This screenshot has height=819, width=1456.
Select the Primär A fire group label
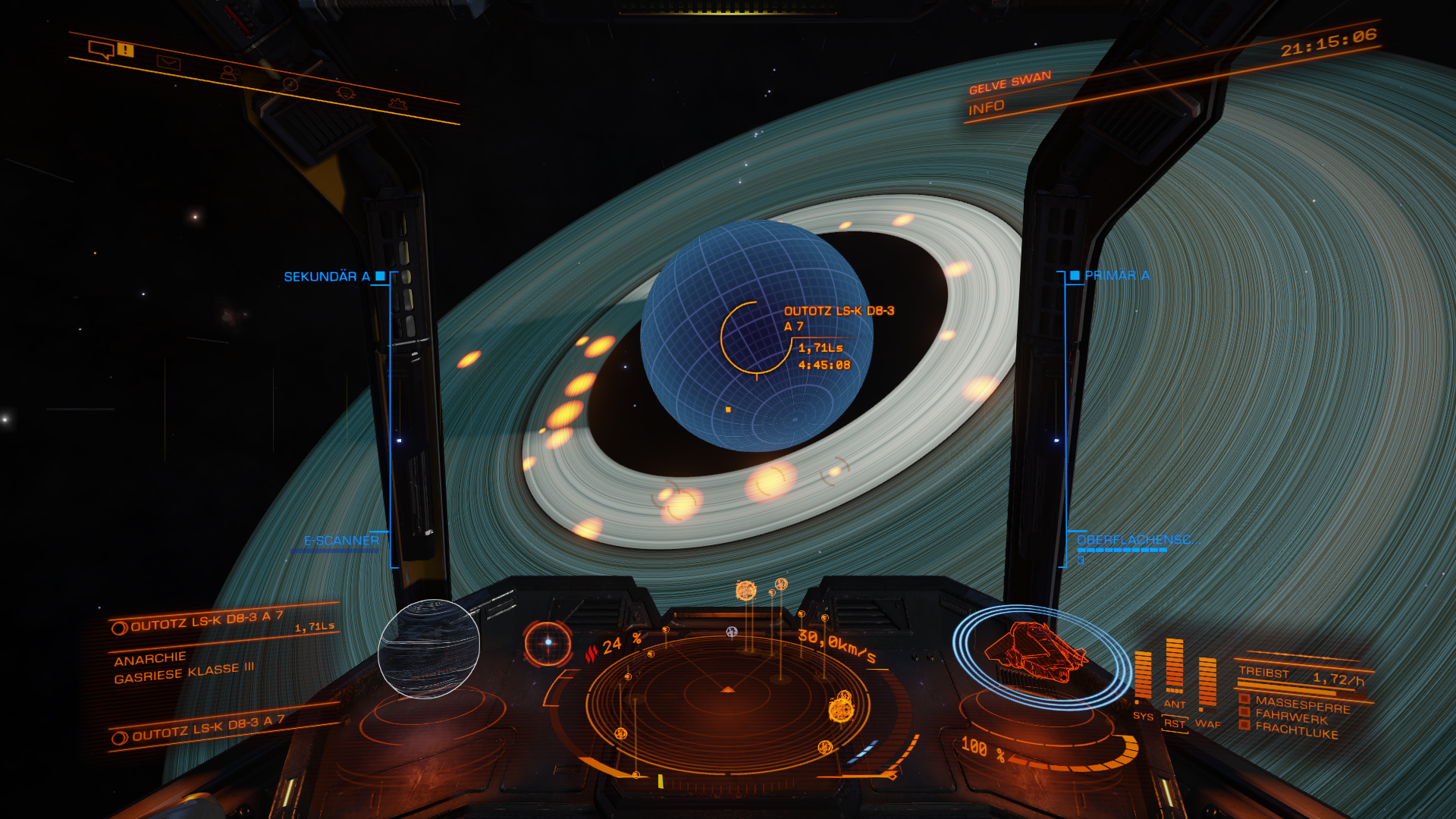click(1116, 275)
